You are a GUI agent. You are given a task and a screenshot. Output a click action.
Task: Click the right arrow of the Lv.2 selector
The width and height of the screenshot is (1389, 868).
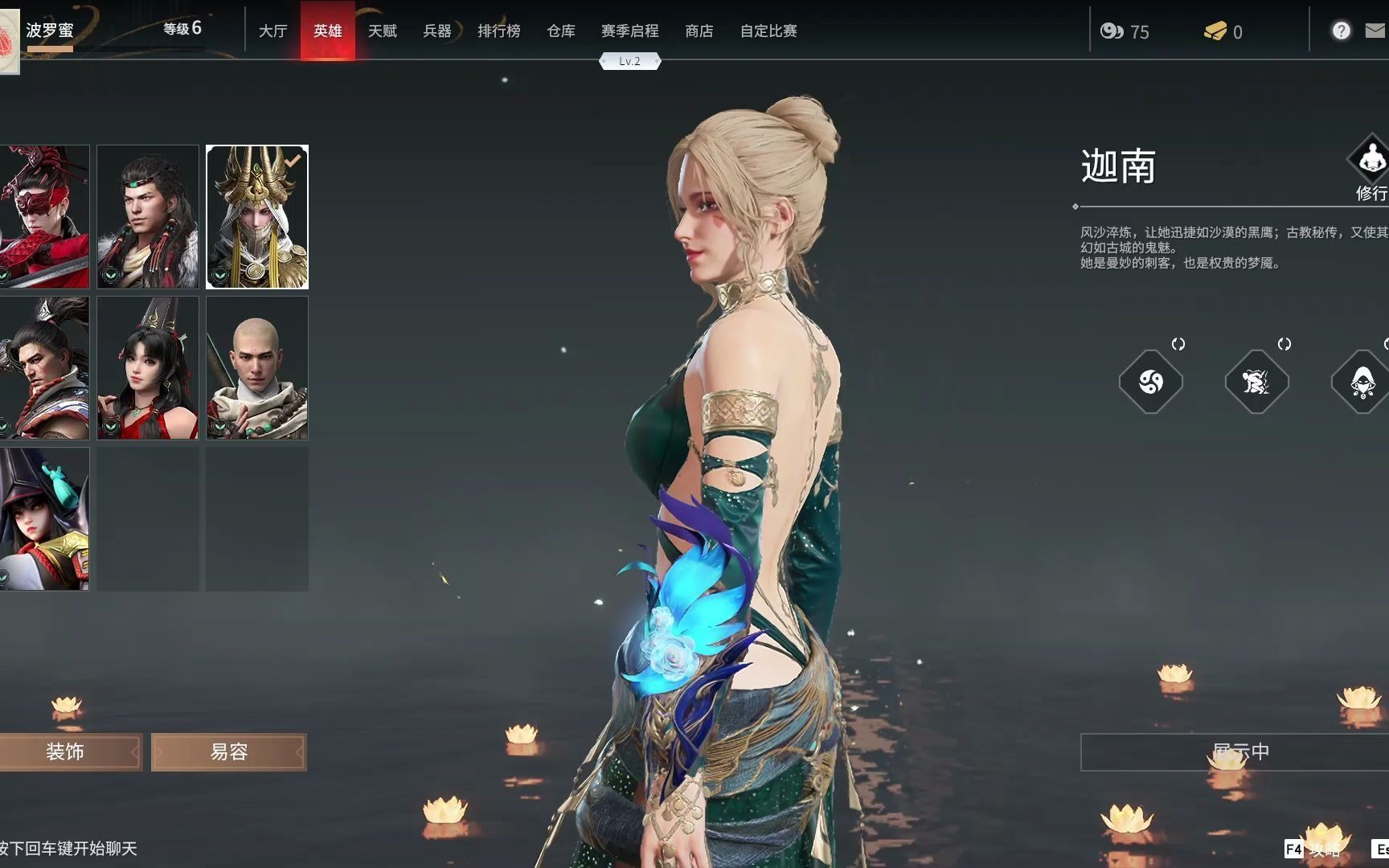pos(657,60)
